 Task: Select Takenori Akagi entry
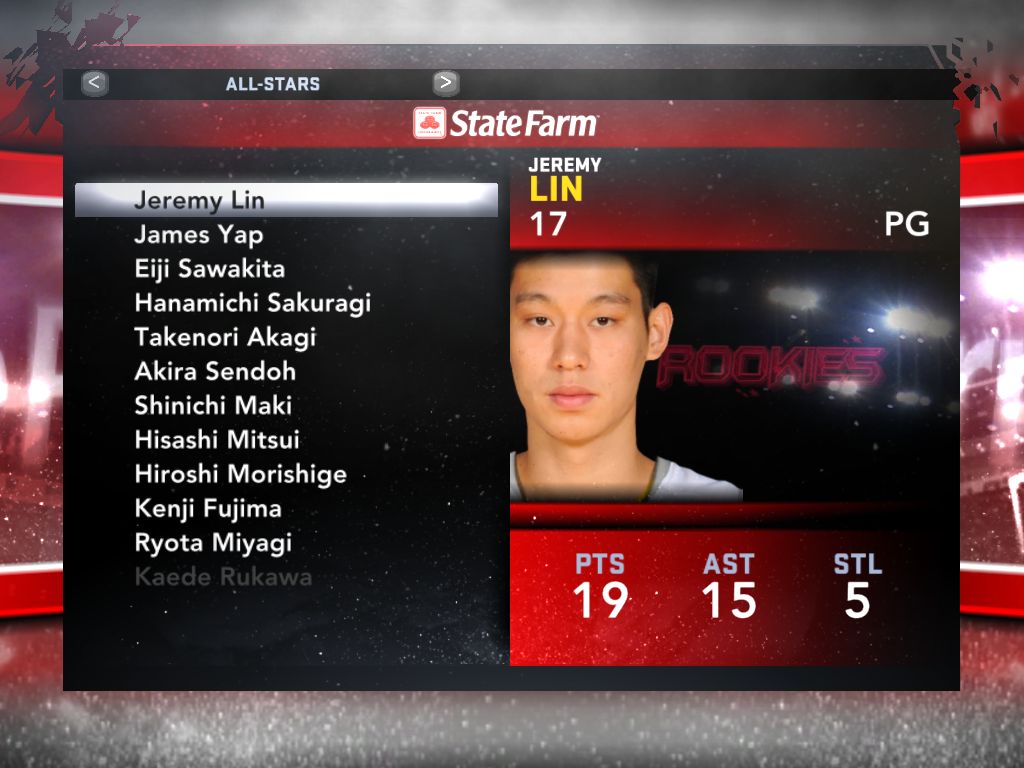pos(225,337)
